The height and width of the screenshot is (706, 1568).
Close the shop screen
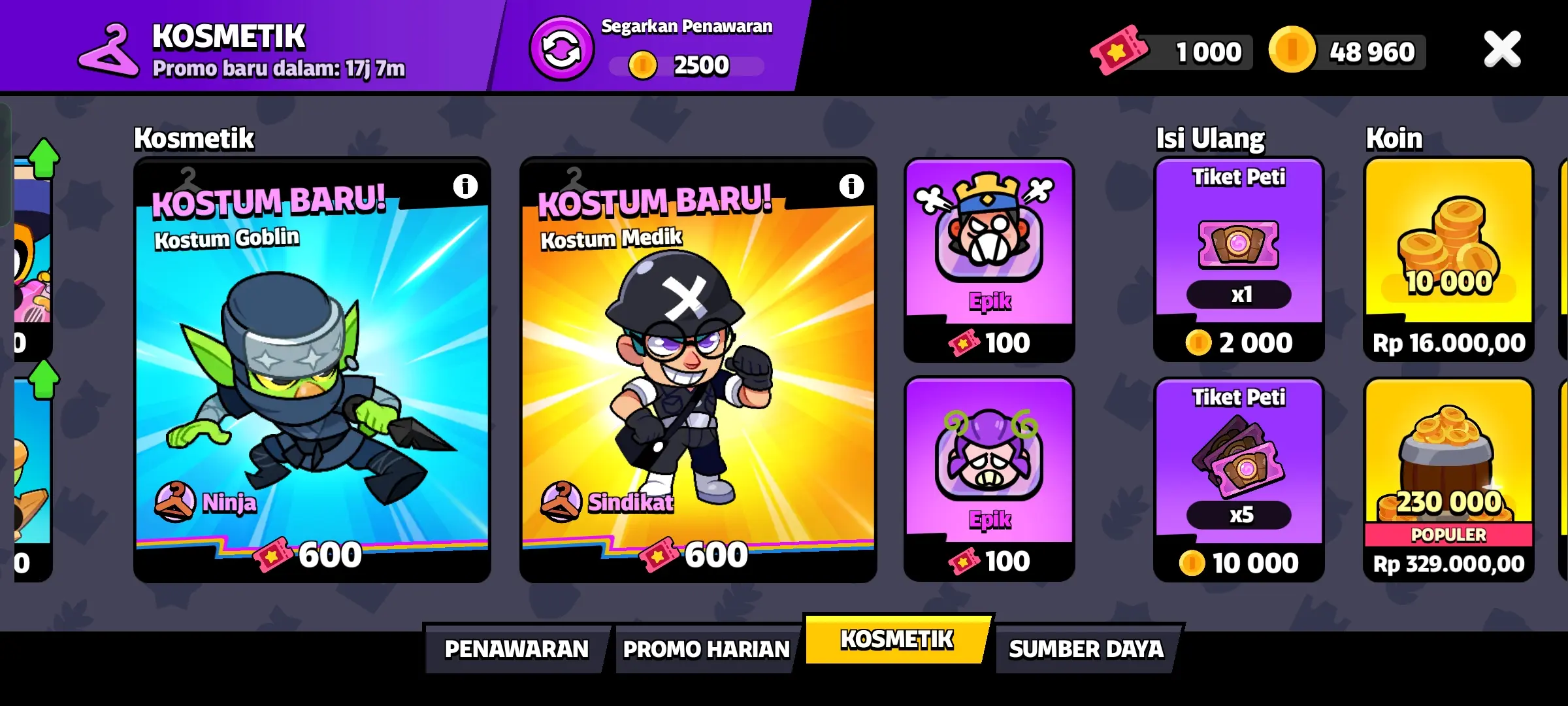[x=1503, y=48]
